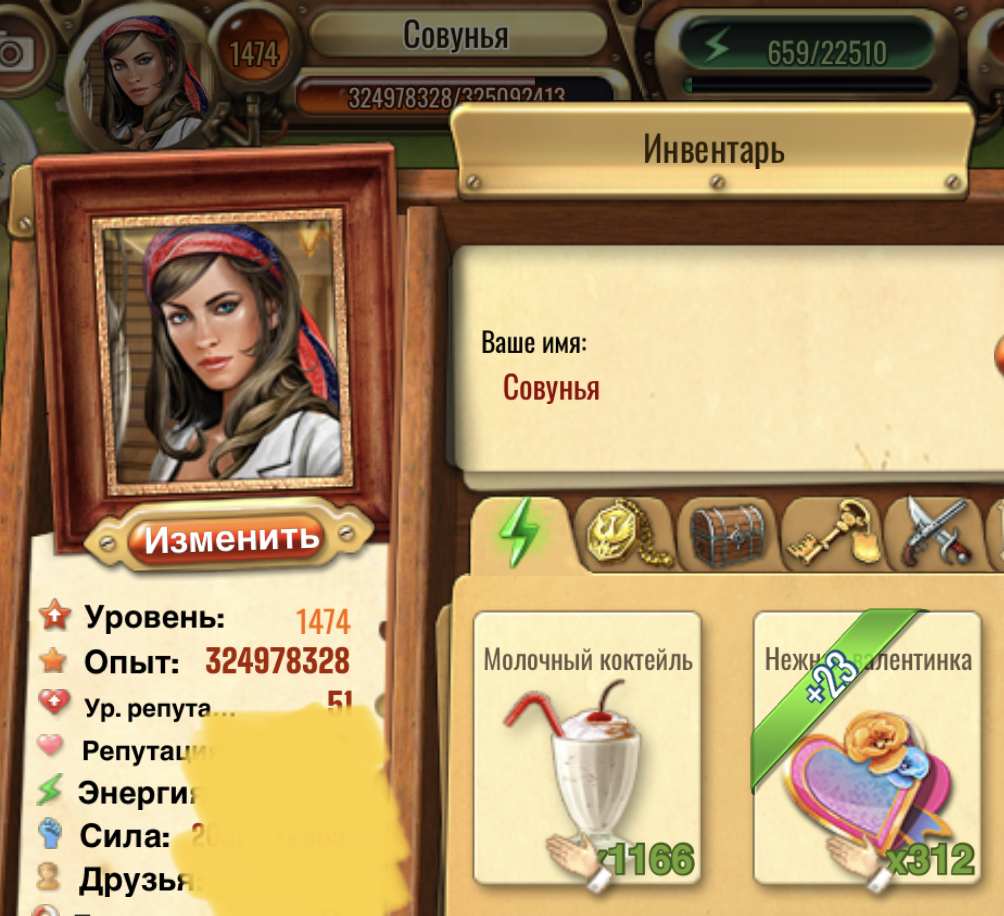Select the Молочный коктейль inventory item

click(x=587, y=748)
